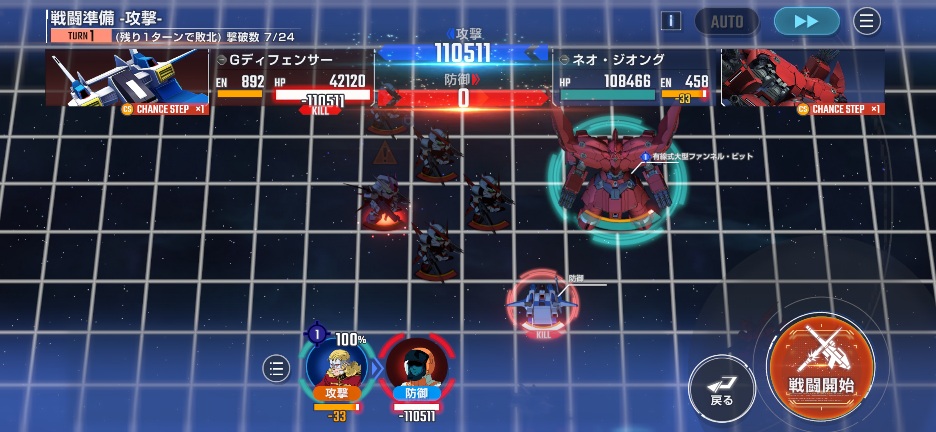Screen dimensions: 936x432
Task: Select the Neo Zeong unit on grid
Action: 615,170
